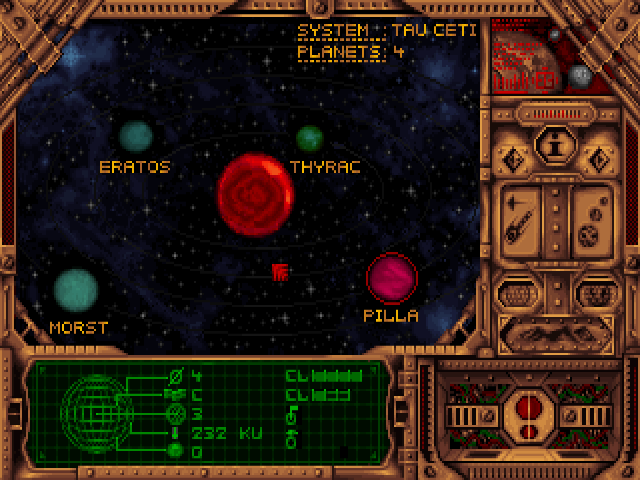Image resolution: width=640 pixels, height=480 pixels.
Task: Choose planet Morst on the system map
Action: click(75, 289)
